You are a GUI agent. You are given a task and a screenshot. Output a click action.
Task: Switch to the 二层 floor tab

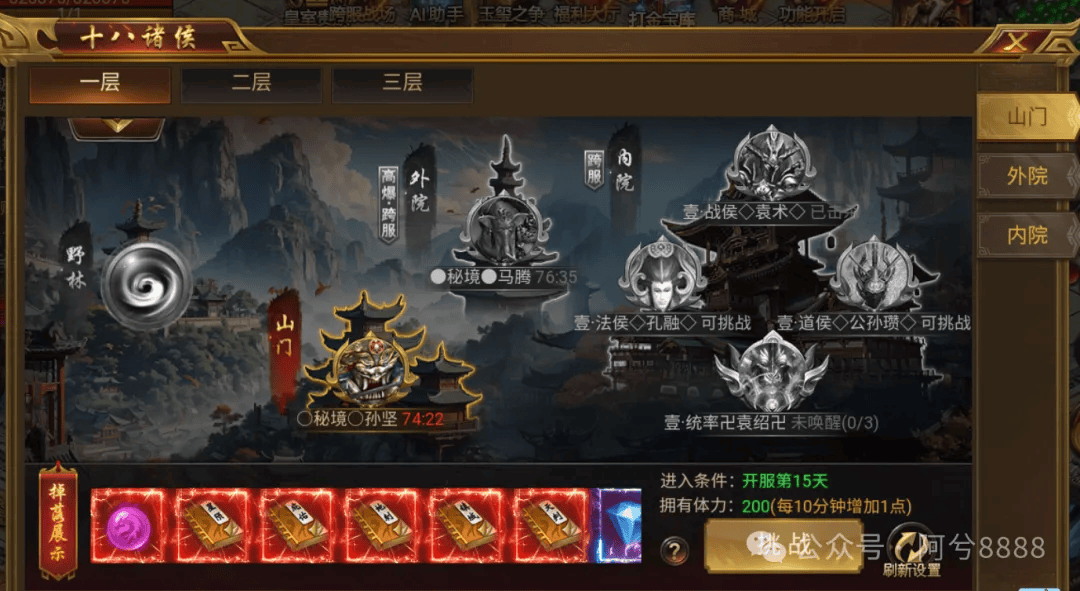(251, 83)
